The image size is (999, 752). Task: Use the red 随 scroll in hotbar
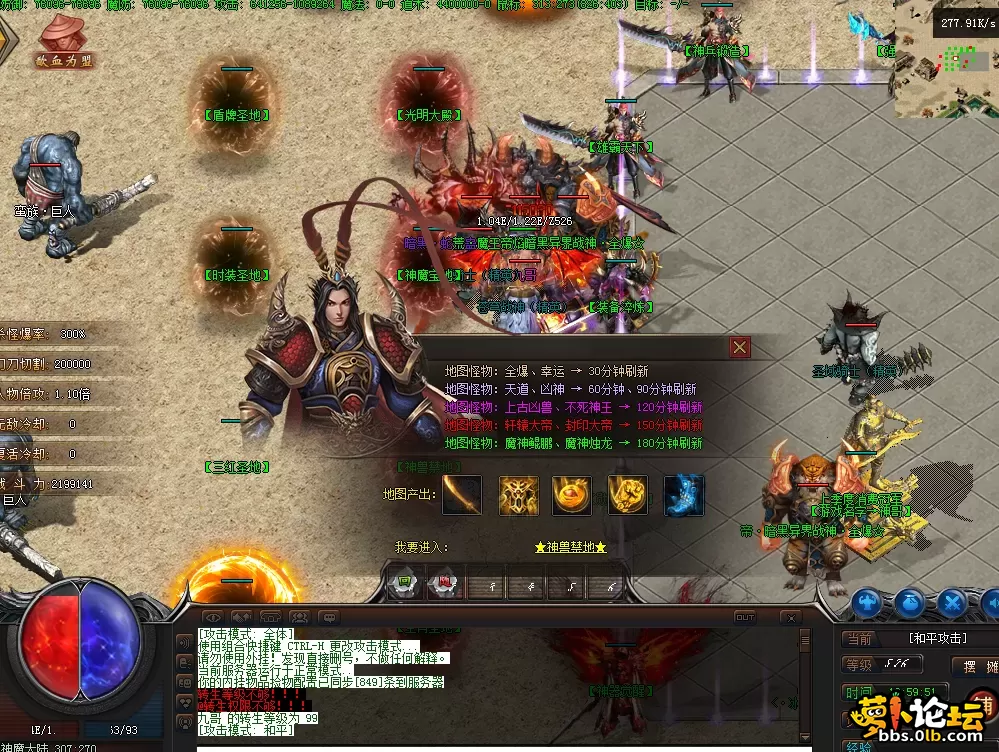click(x=441, y=585)
